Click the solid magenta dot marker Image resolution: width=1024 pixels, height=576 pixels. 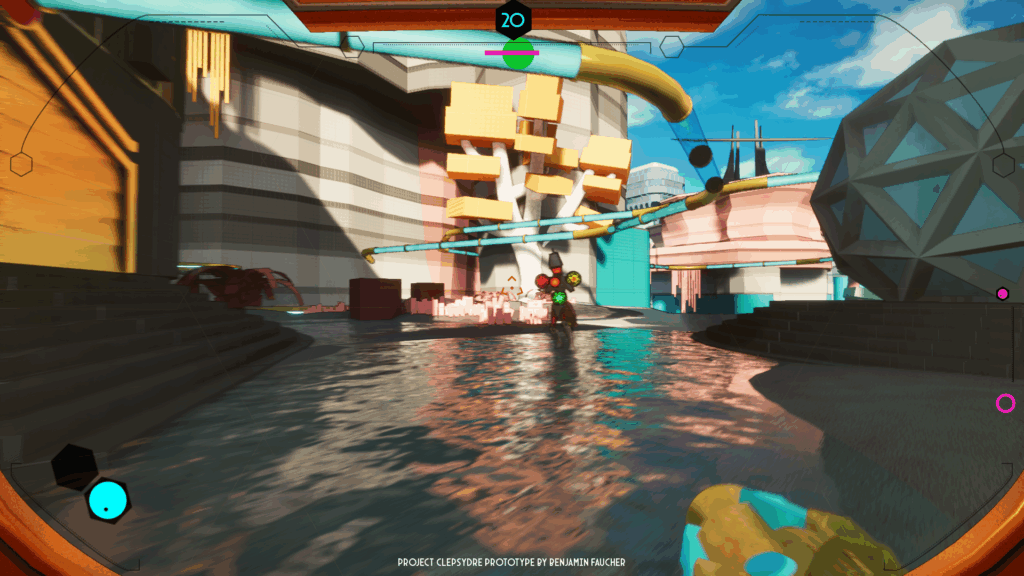[1002, 293]
